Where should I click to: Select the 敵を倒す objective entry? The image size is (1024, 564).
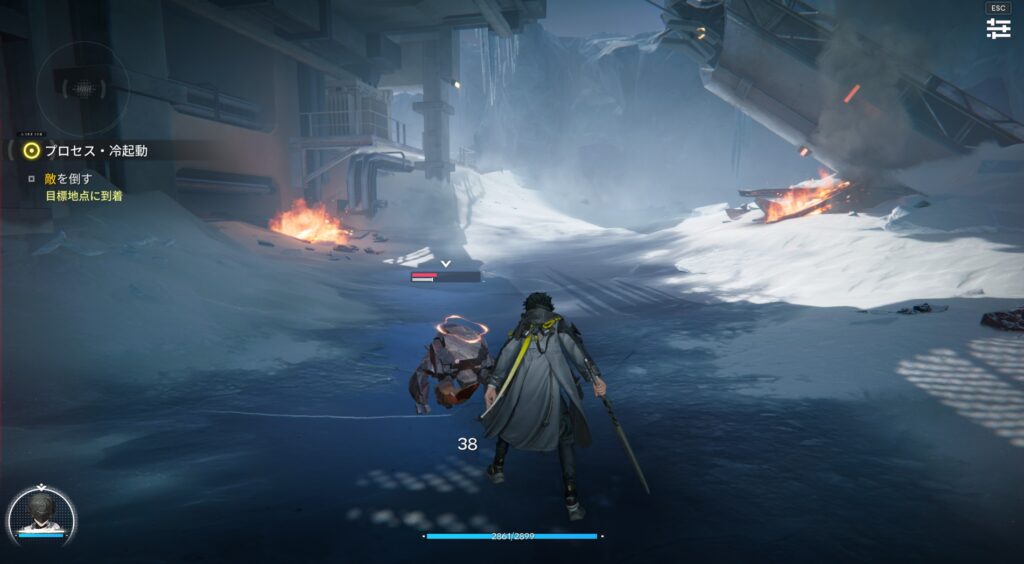(68, 179)
